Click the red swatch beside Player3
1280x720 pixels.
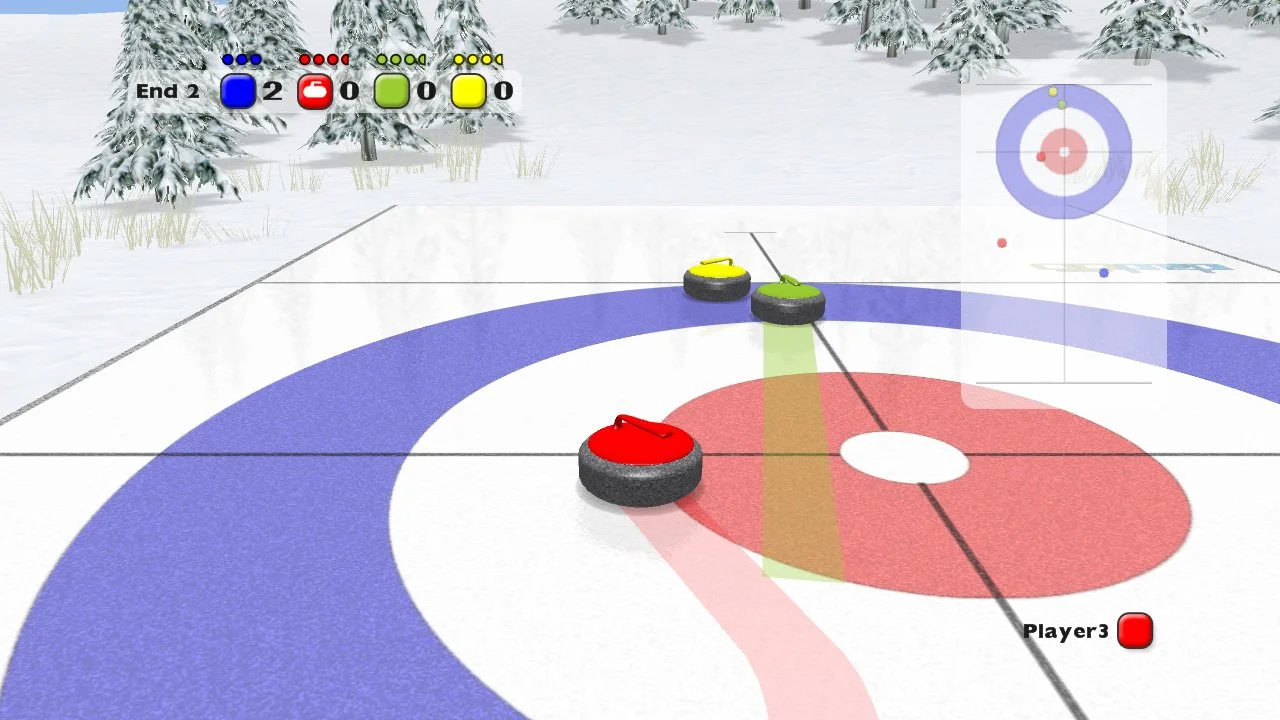(1134, 630)
